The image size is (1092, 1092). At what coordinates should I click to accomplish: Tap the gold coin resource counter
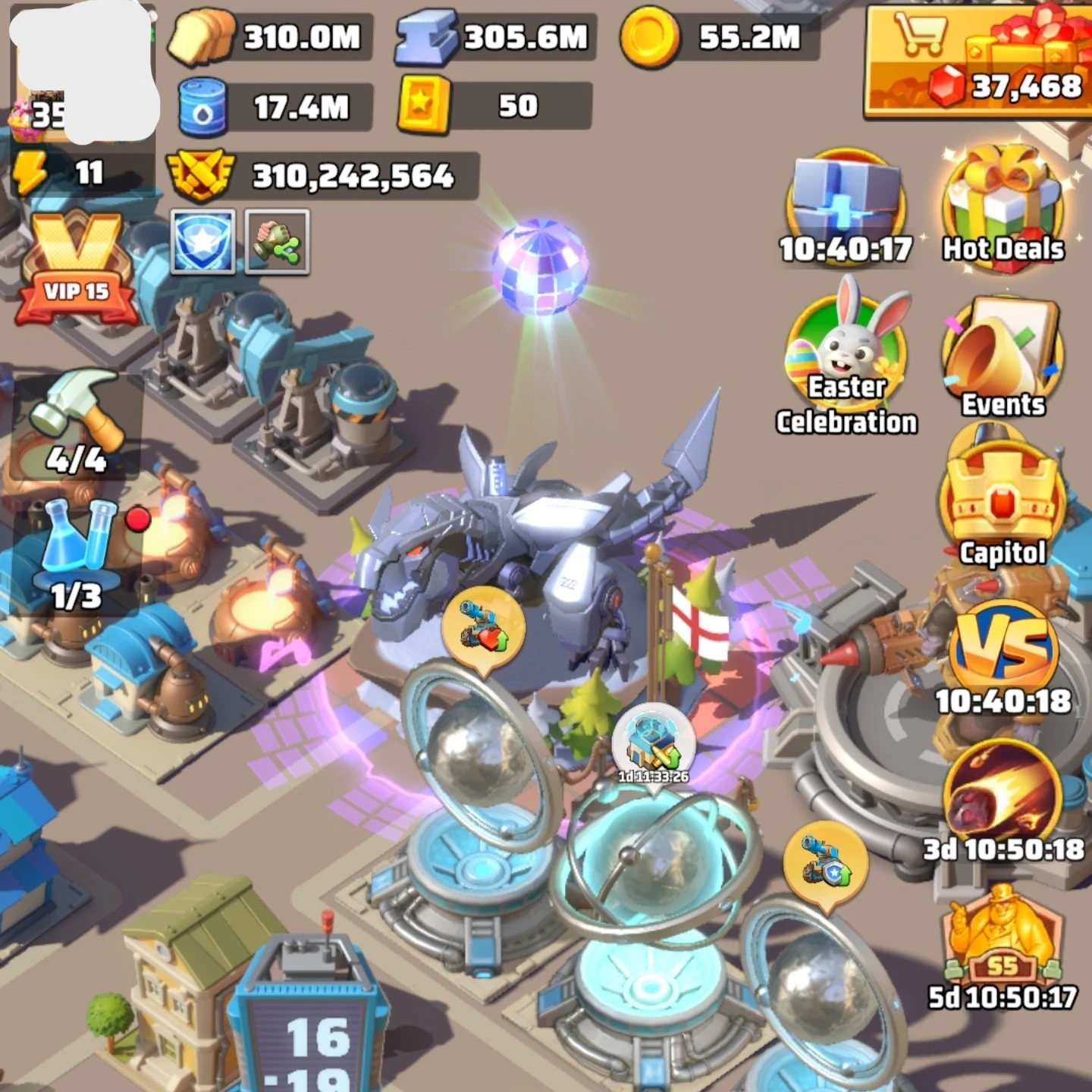719,36
